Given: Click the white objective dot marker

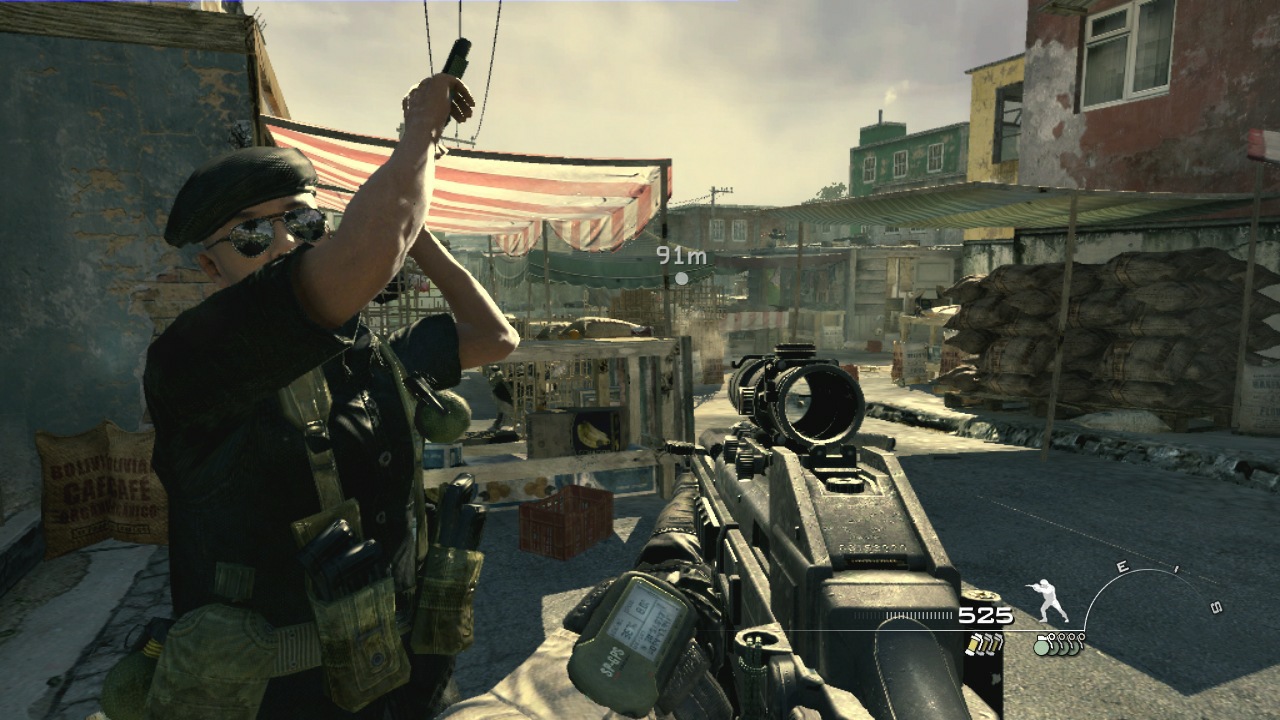Looking at the screenshot, I should click(x=681, y=280).
